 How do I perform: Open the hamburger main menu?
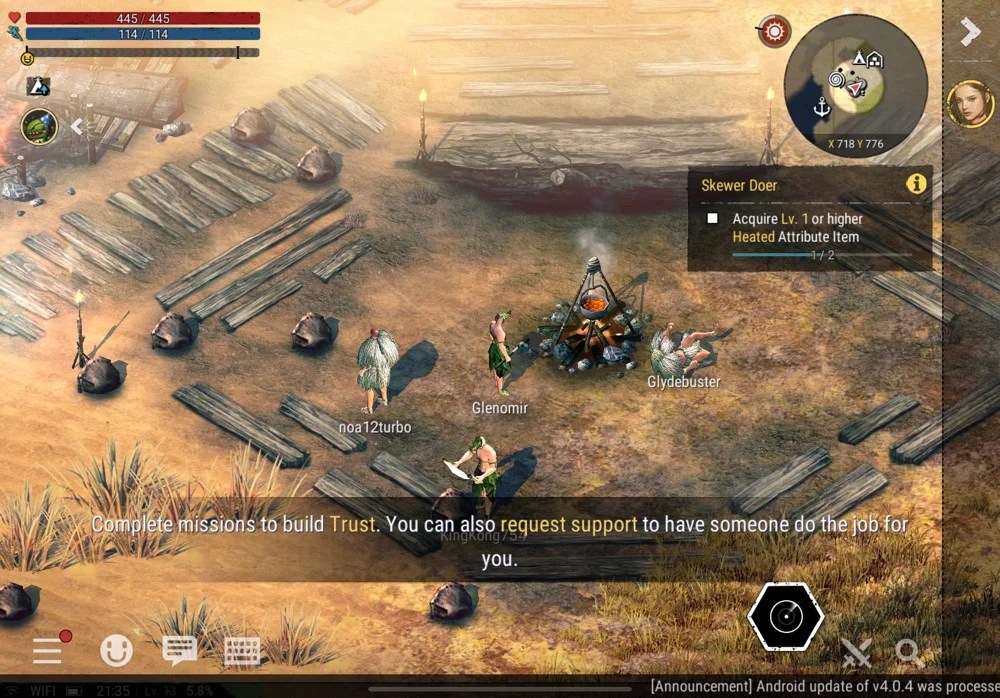click(48, 650)
